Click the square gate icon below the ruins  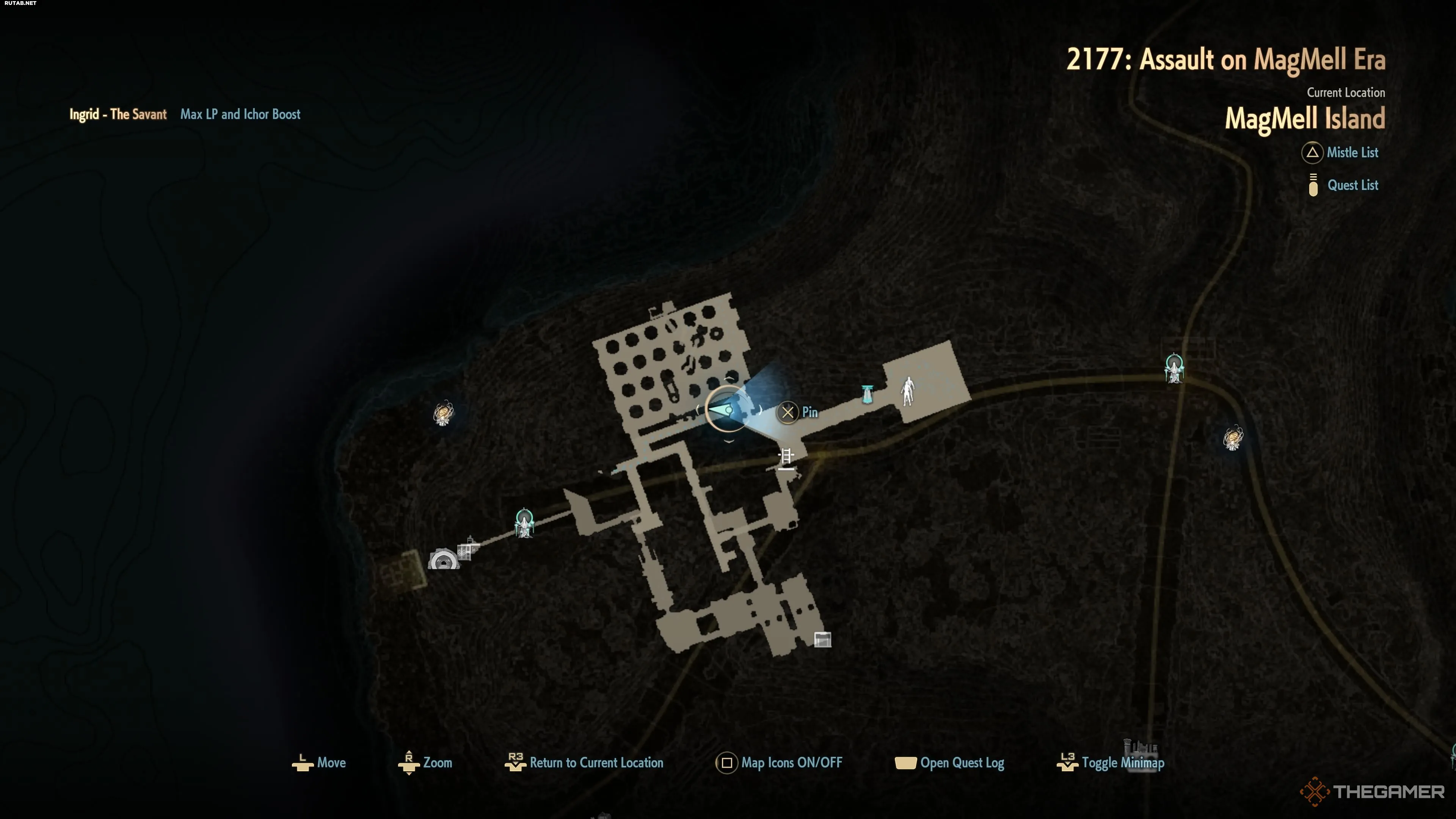(822, 639)
